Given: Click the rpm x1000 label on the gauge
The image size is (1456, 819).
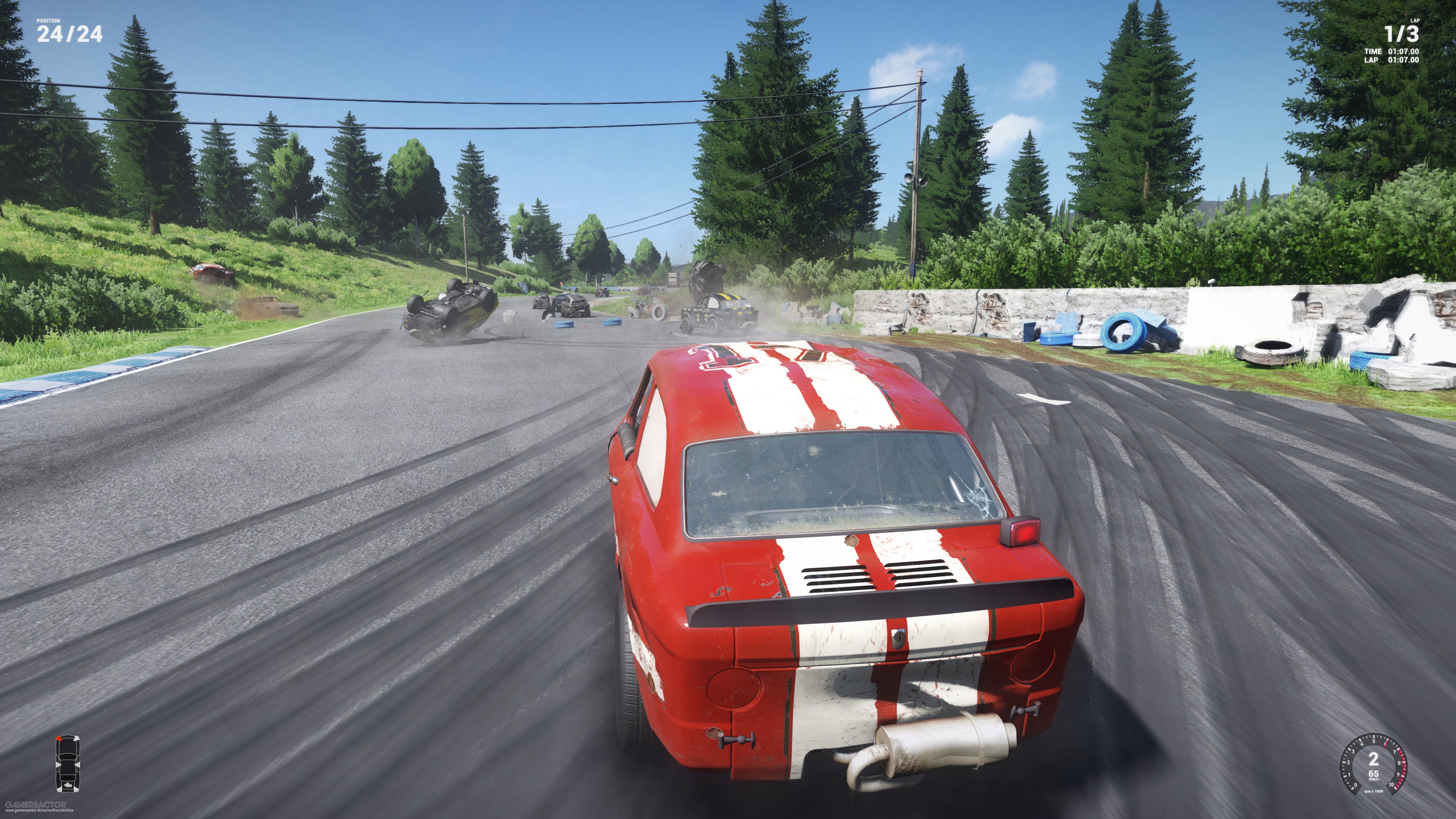Looking at the screenshot, I should [1373, 791].
